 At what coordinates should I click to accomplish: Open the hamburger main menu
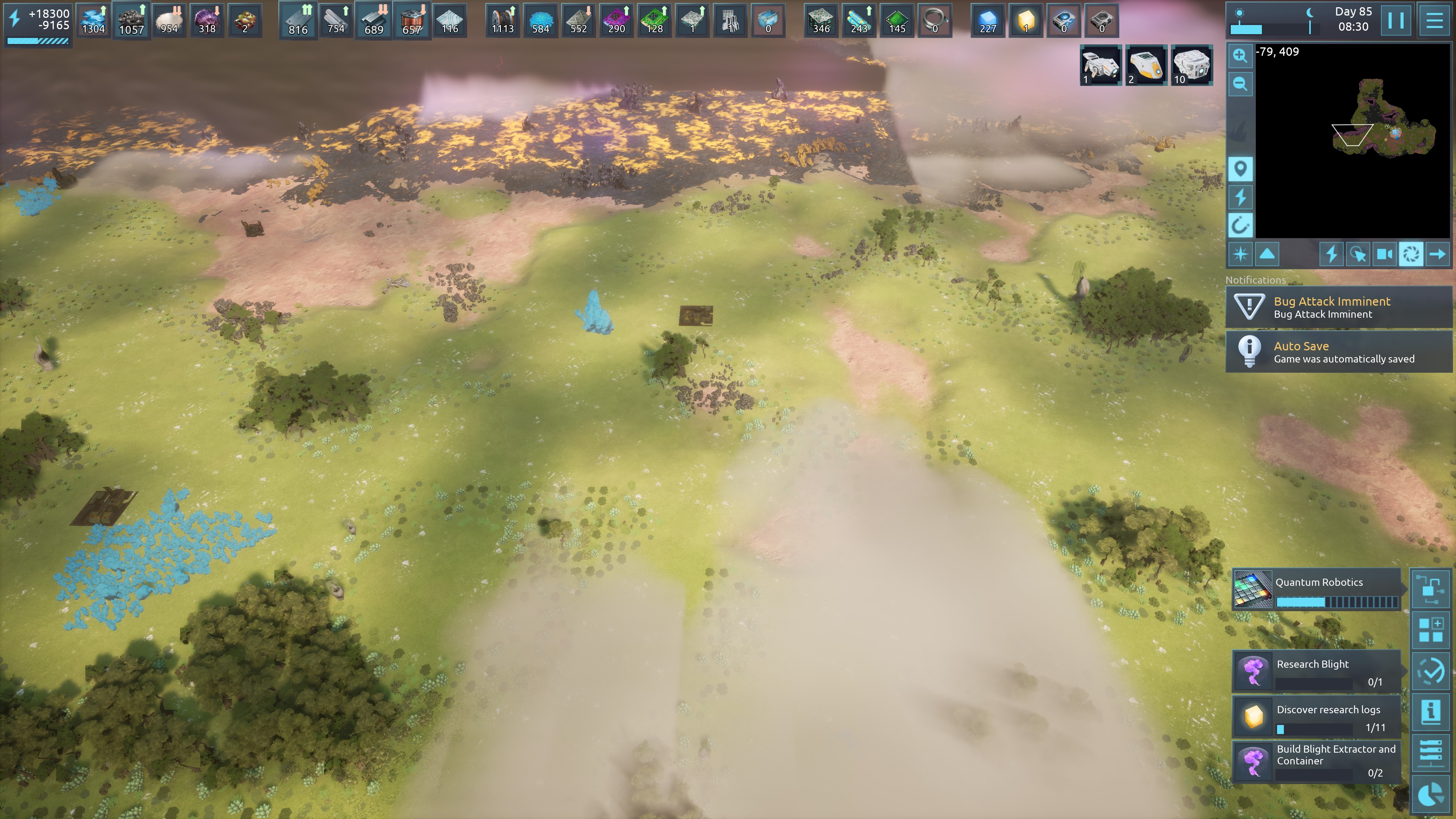(x=1434, y=21)
